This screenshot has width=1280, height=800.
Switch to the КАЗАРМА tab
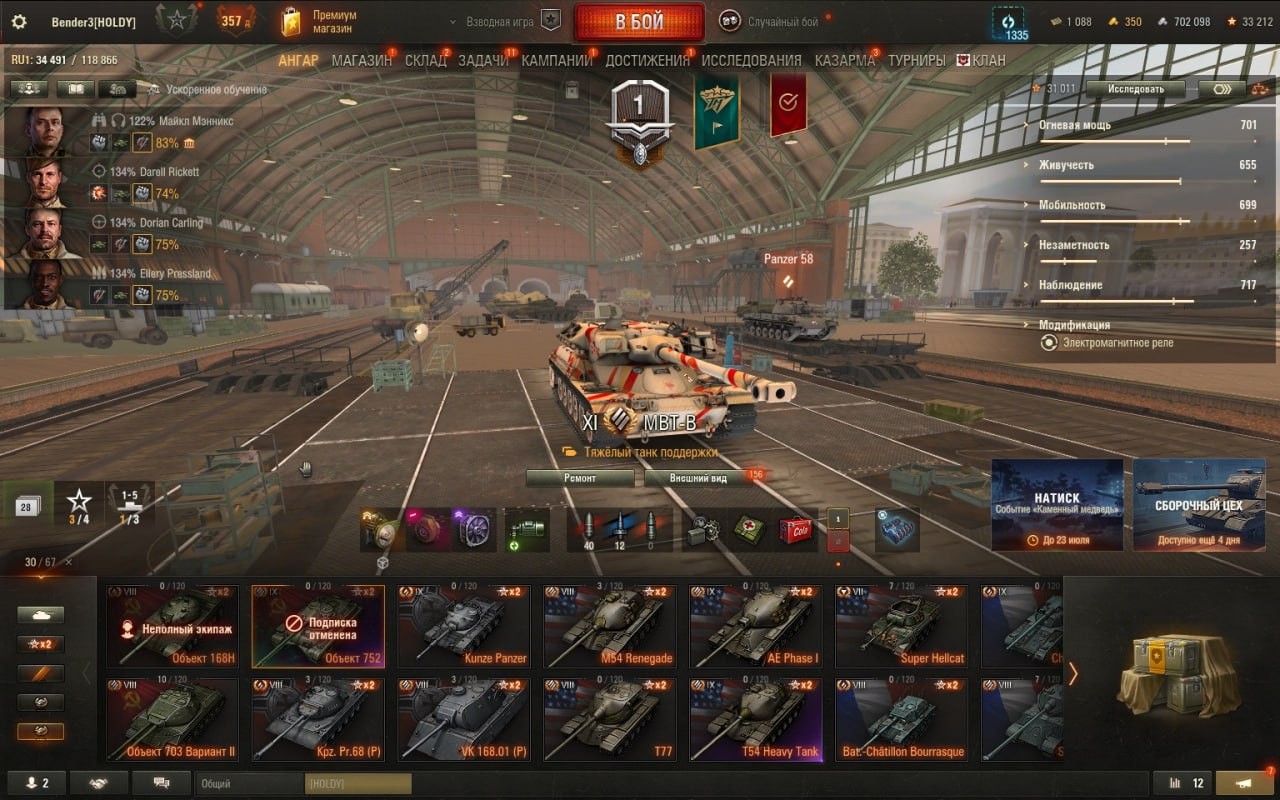coord(844,60)
